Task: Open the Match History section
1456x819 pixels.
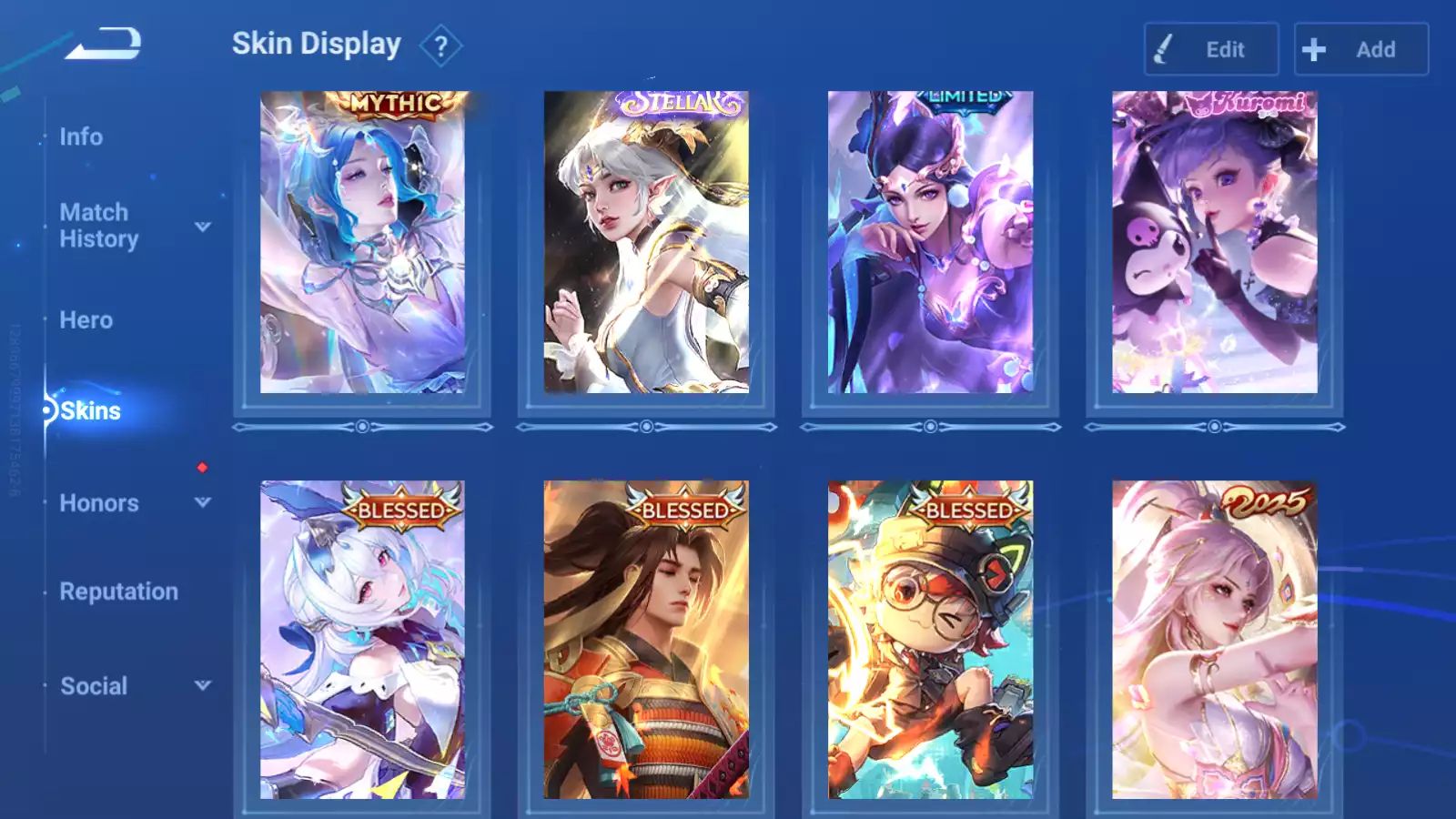Action: (x=98, y=226)
